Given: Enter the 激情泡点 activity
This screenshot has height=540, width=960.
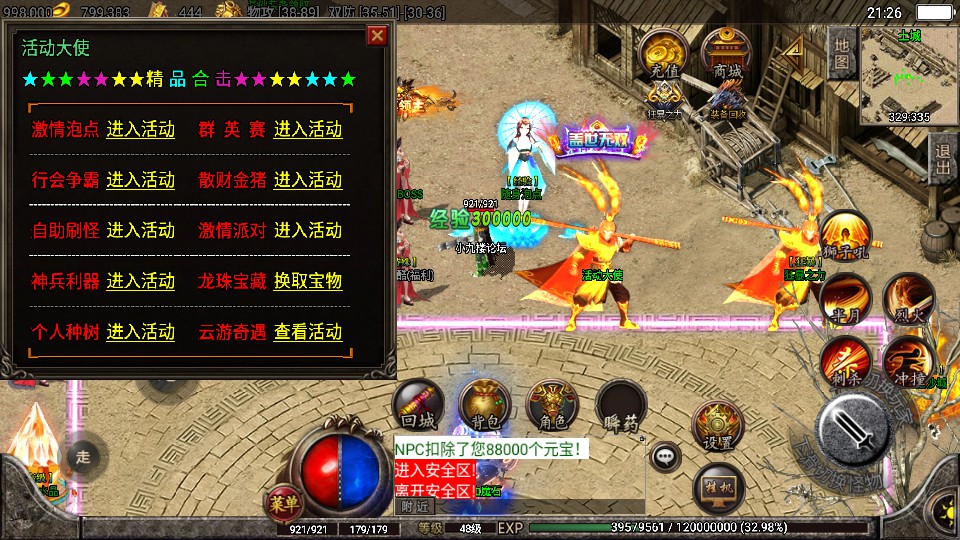Looking at the screenshot, I should pyautogui.click(x=141, y=129).
